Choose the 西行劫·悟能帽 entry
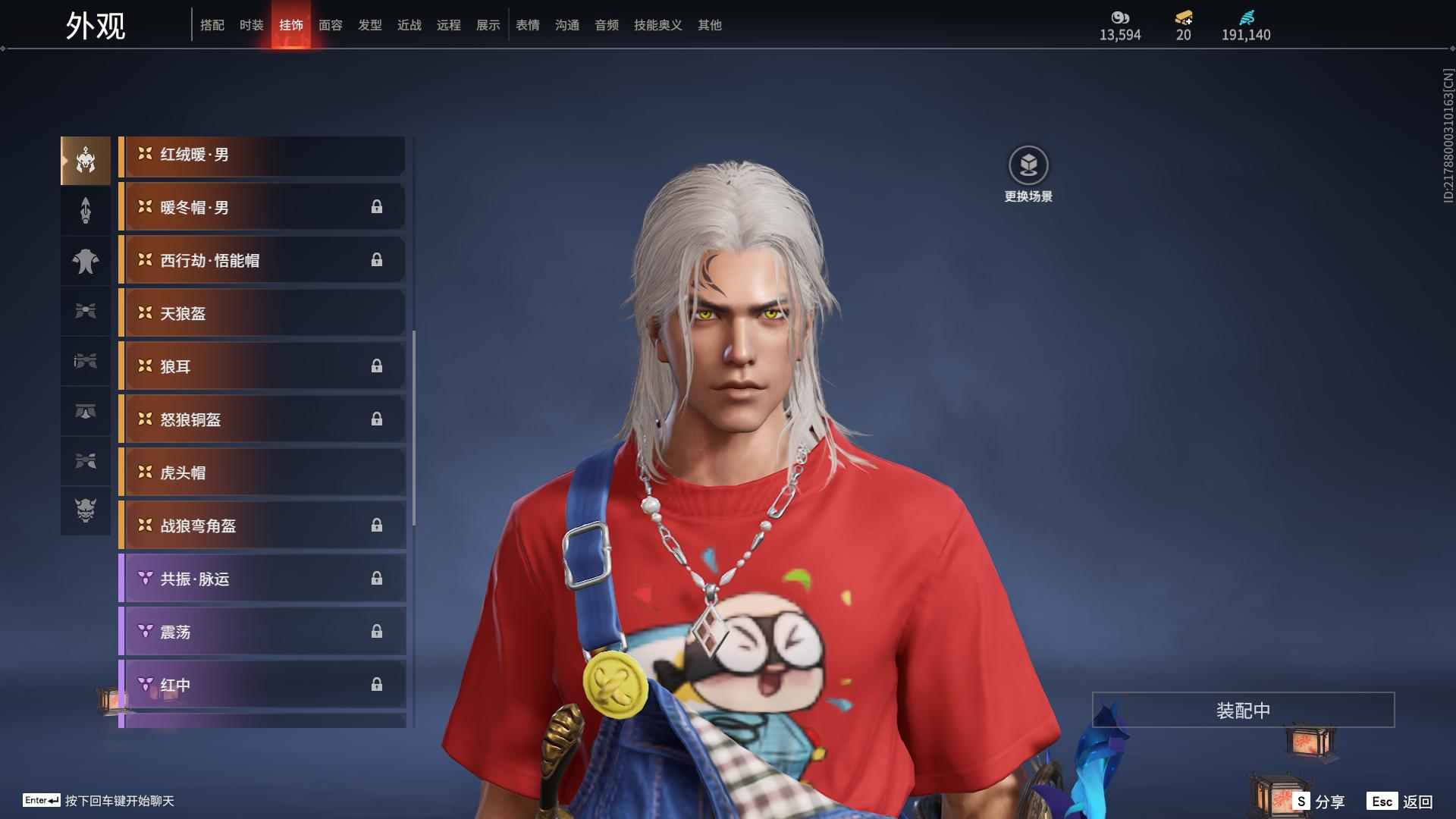Screen dimensions: 1456x819 (x=262, y=261)
